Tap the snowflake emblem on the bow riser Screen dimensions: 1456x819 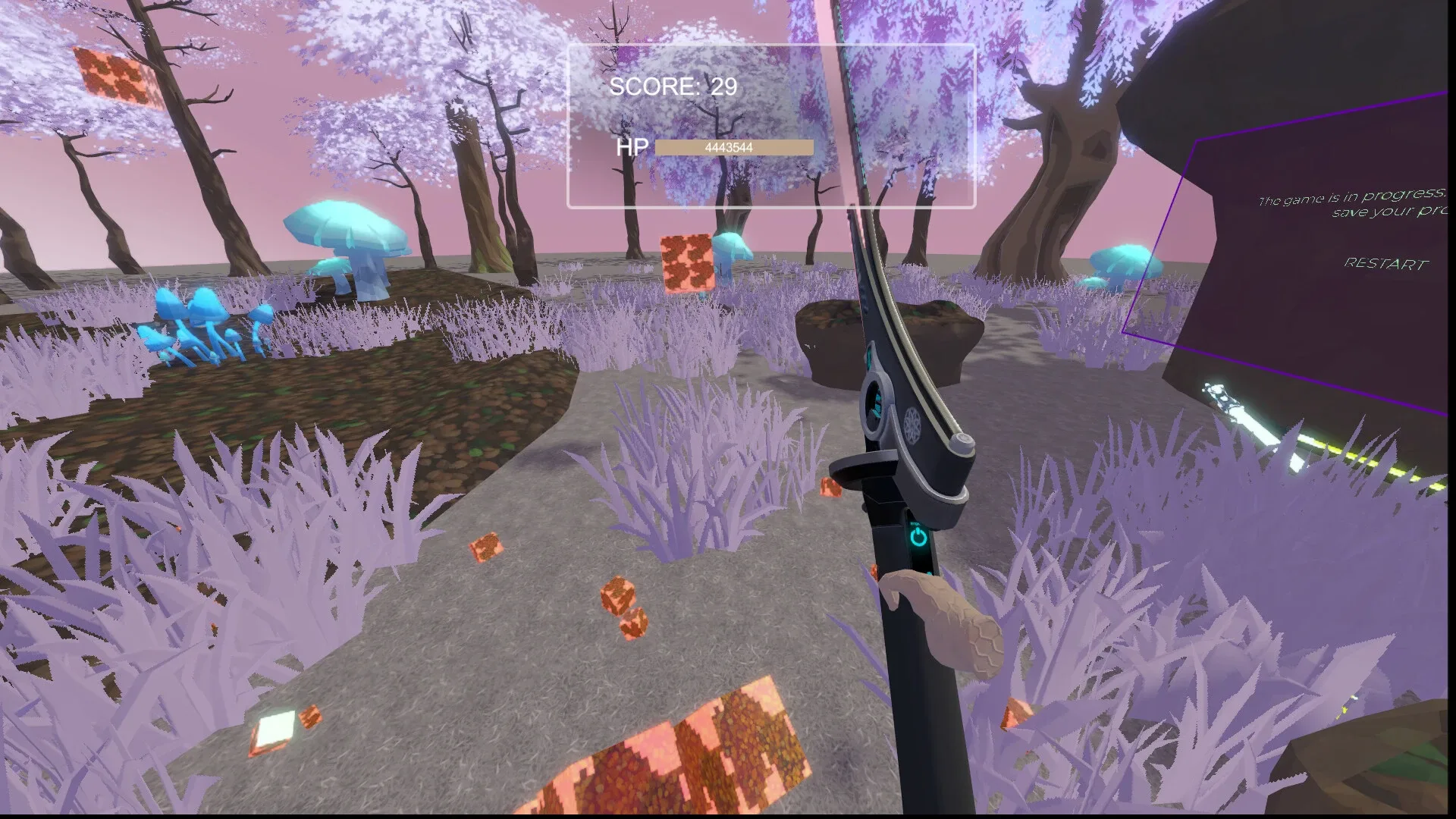click(x=912, y=425)
